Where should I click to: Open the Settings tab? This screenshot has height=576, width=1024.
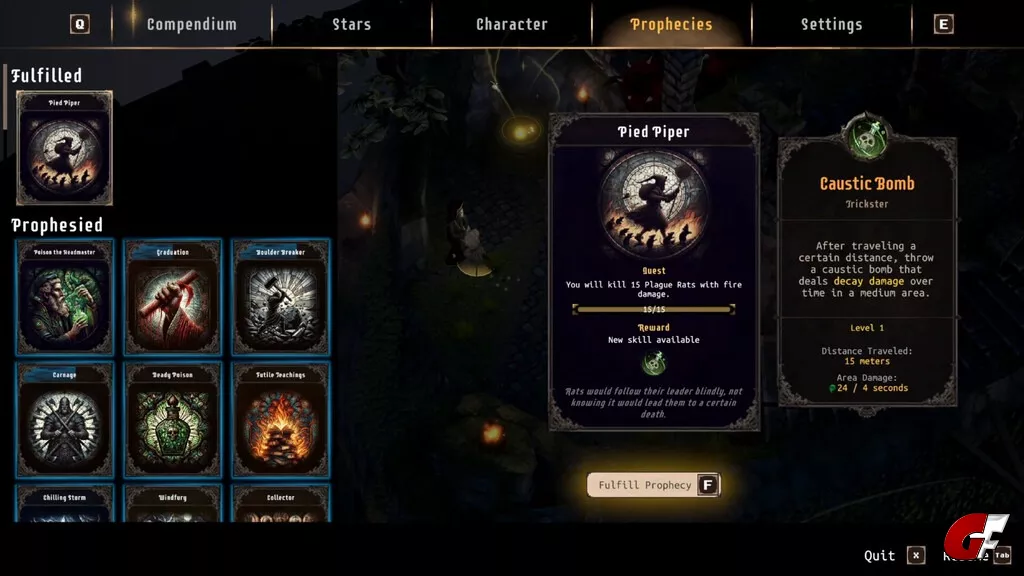pyautogui.click(x=831, y=24)
